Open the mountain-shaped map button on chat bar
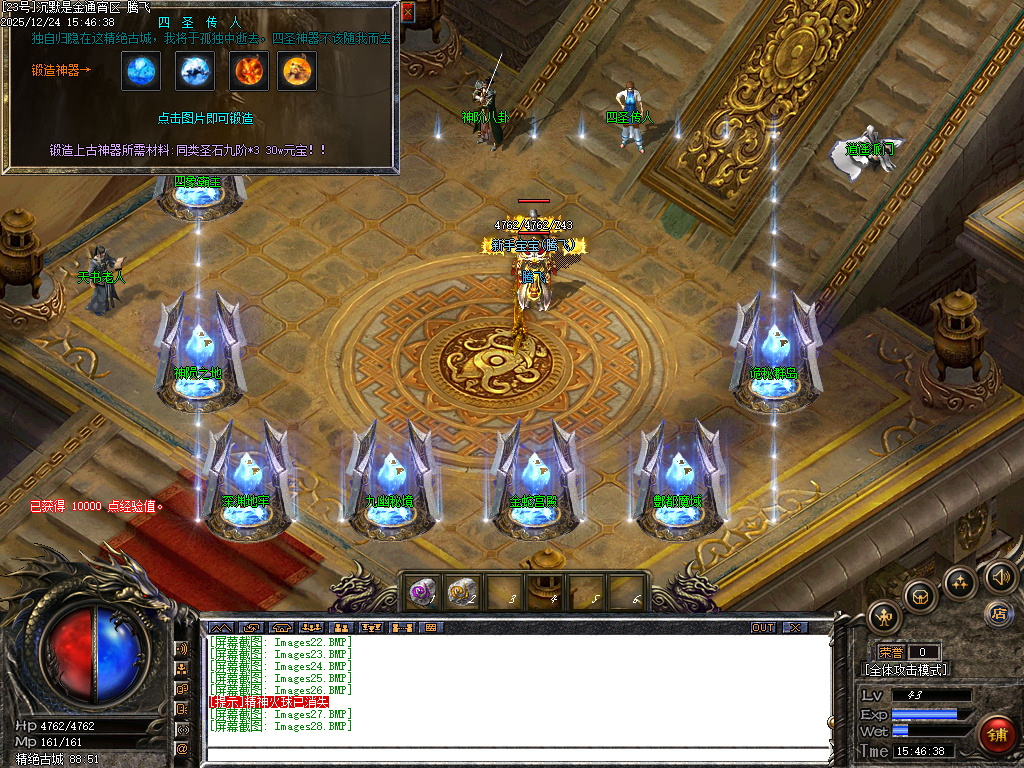The width and height of the screenshot is (1024, 768). (x=221, y=628)
